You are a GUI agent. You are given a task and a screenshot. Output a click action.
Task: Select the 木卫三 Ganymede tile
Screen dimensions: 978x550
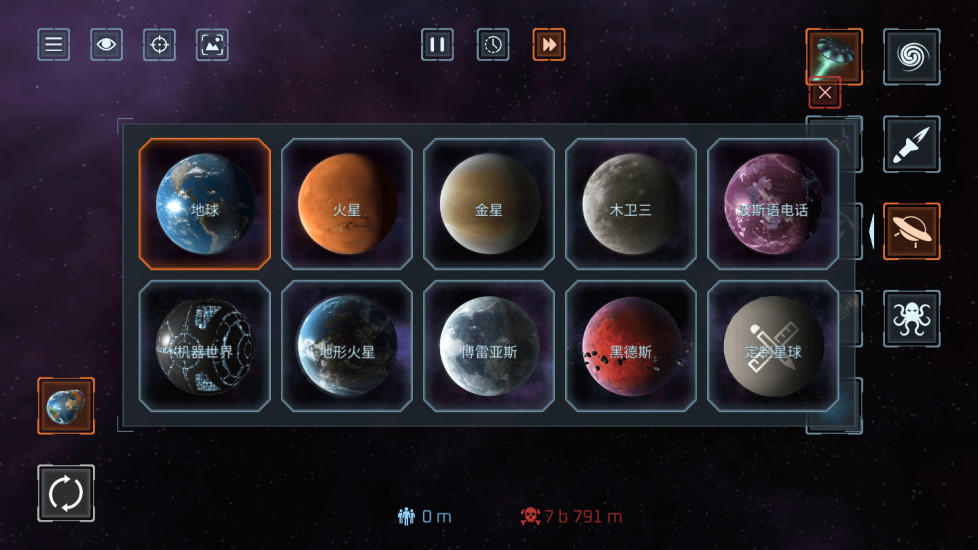(x=631, y=204)
